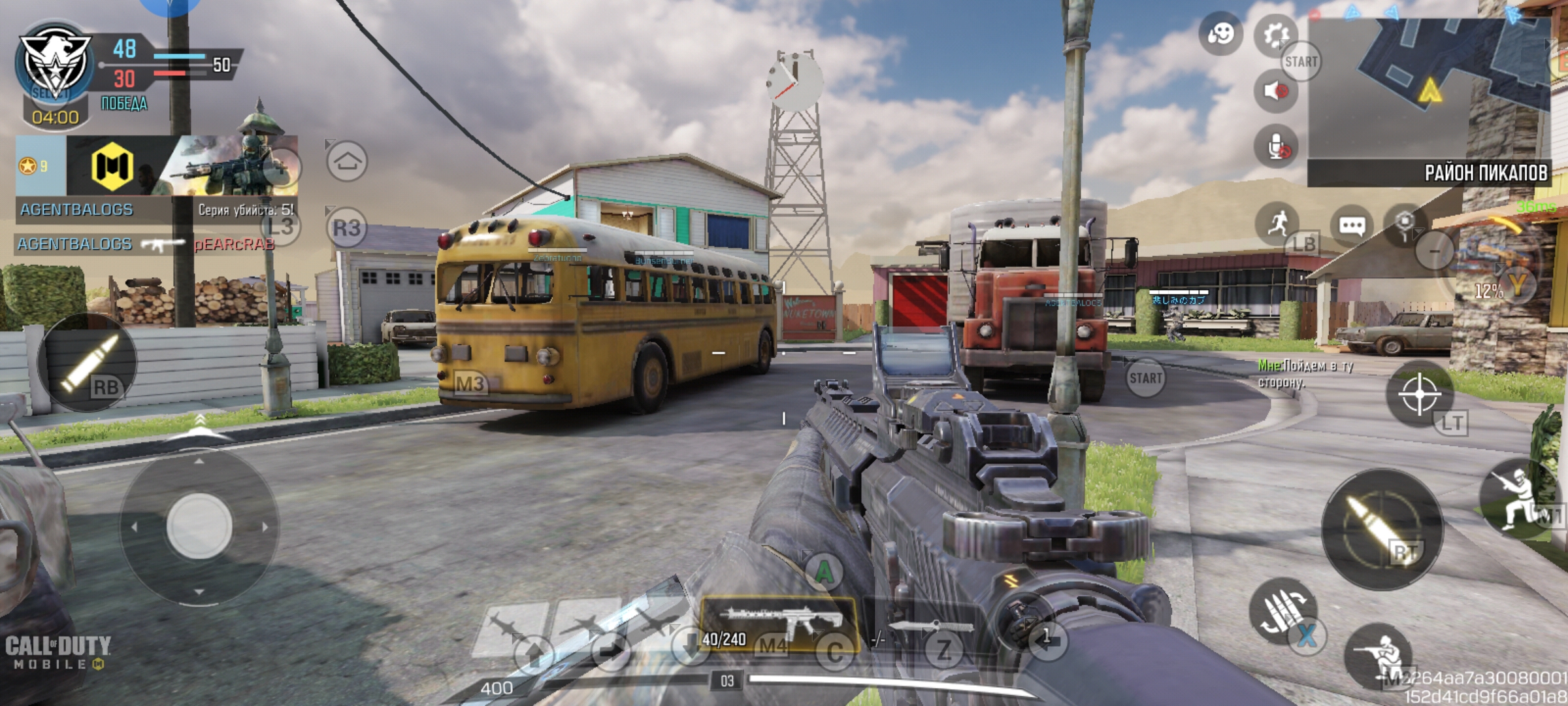Tap the crouch soldier button
The width and height of the screenshot is (1568, 706).
point(1379,655)
